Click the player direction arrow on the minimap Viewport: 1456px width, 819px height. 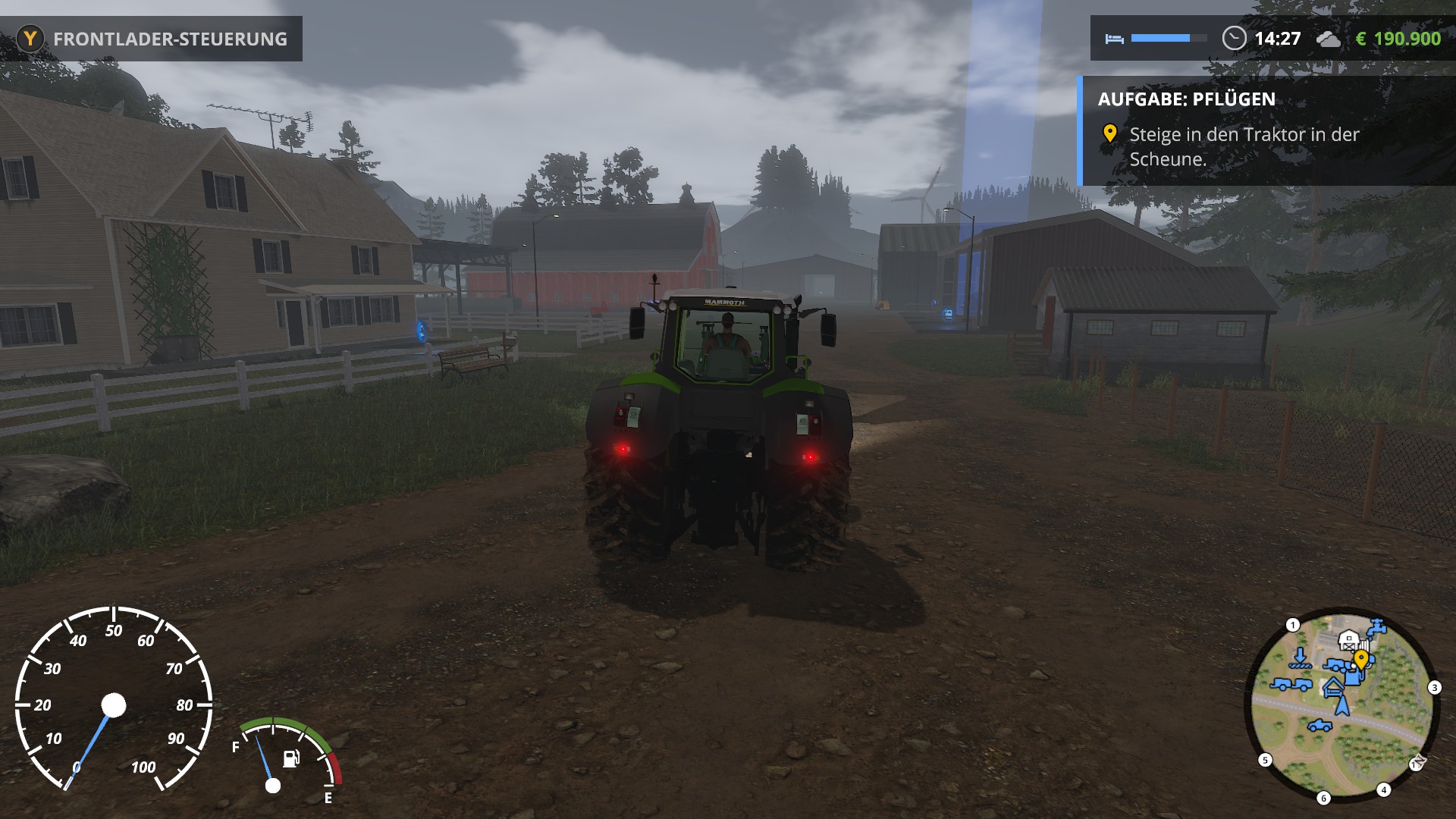tap(1341, 706)
